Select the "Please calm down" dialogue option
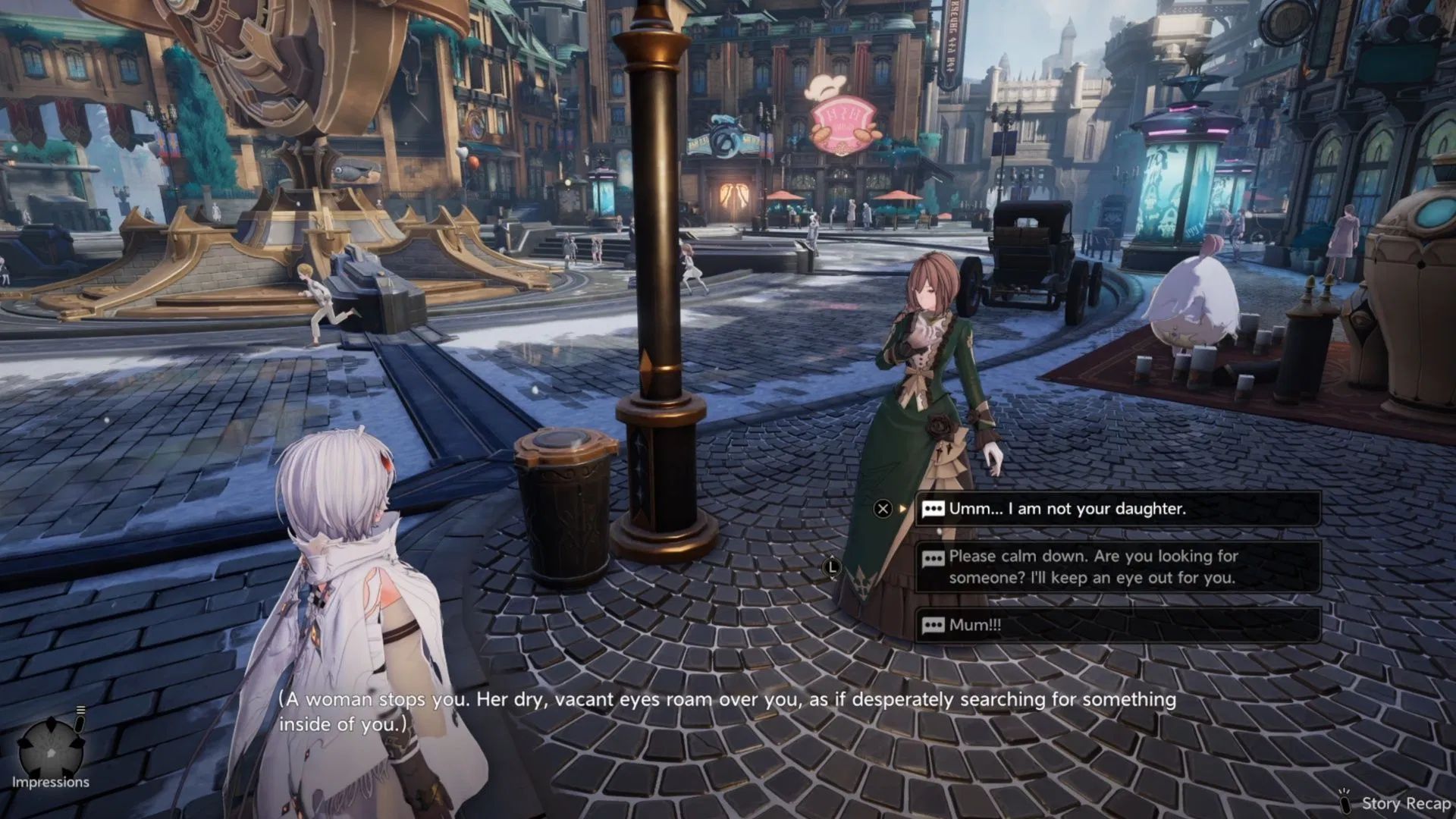 coord(1116,566)
